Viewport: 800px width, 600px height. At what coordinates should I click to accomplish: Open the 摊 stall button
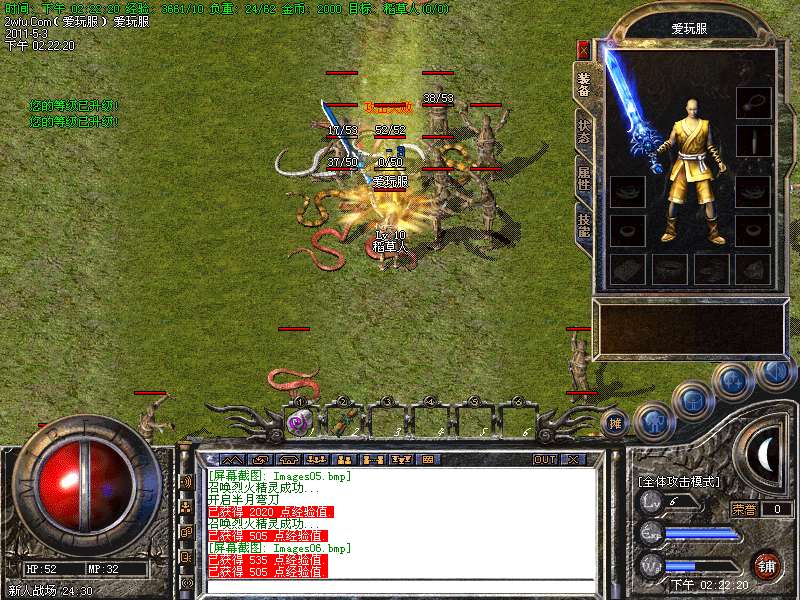pos(616,423)
